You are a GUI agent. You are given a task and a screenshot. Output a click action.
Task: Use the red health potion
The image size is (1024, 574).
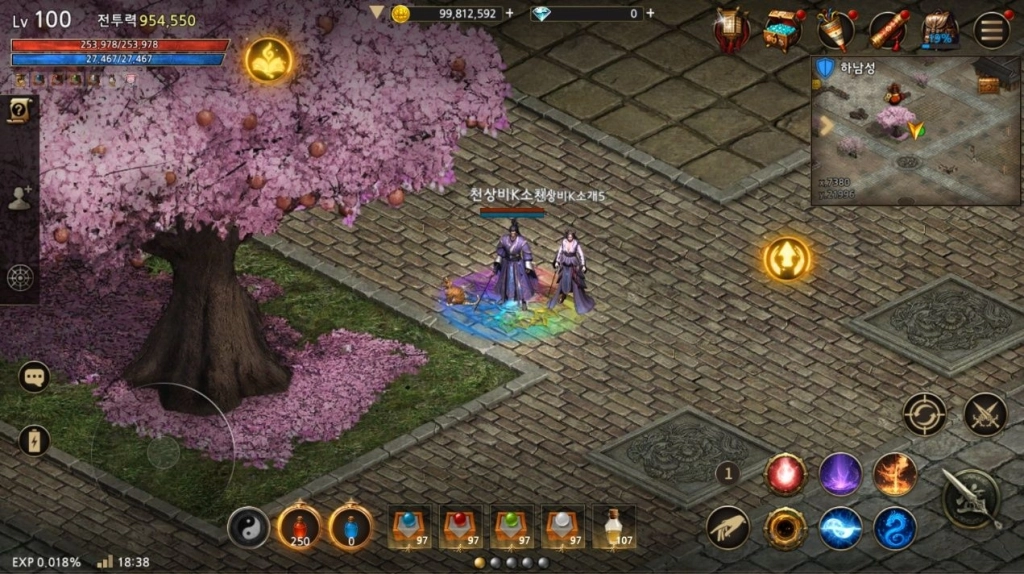click(298, 526)
